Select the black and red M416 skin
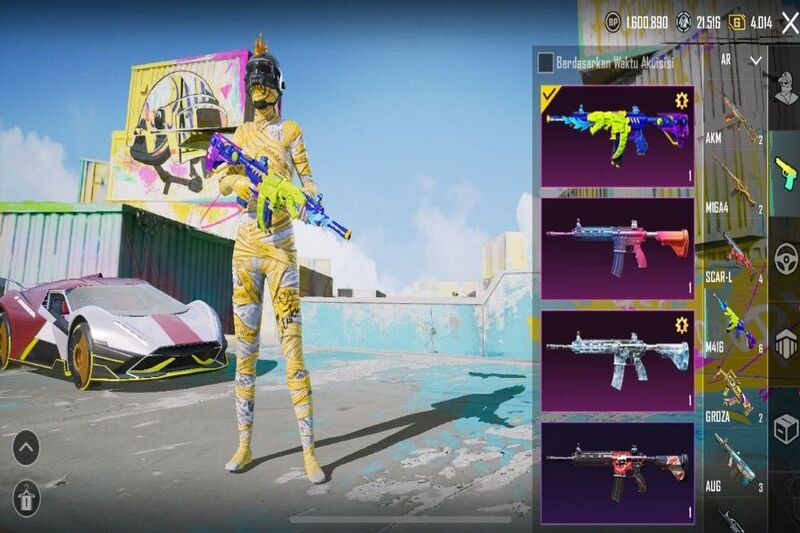This screenshot has height=533, width=800. (x=617, y=472)
